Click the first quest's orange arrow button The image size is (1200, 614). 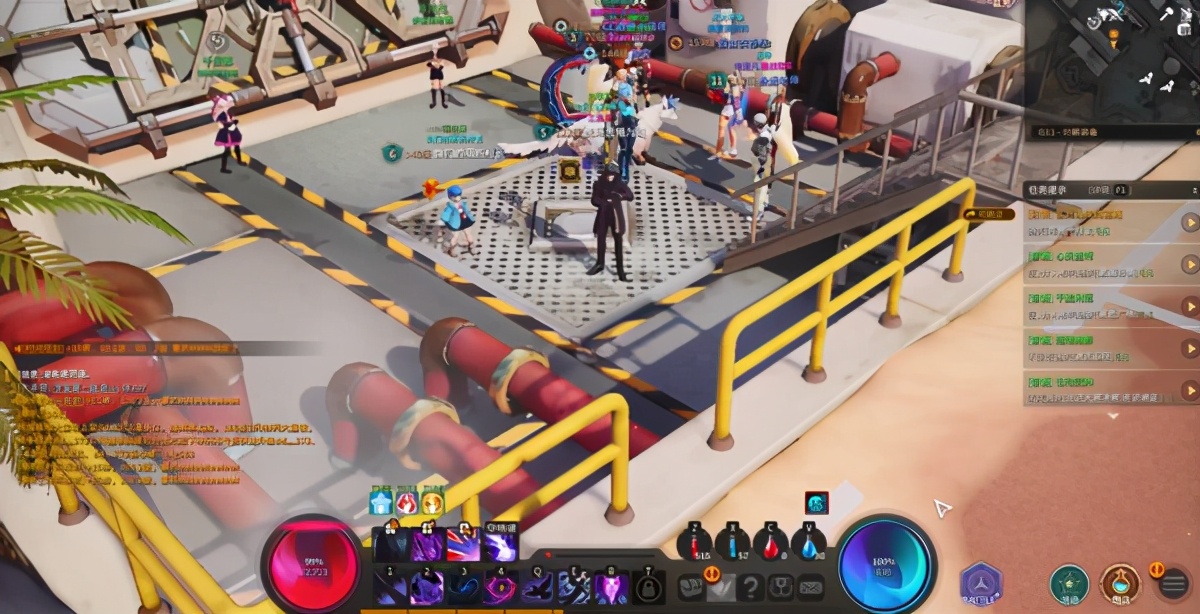(1189, 222)
